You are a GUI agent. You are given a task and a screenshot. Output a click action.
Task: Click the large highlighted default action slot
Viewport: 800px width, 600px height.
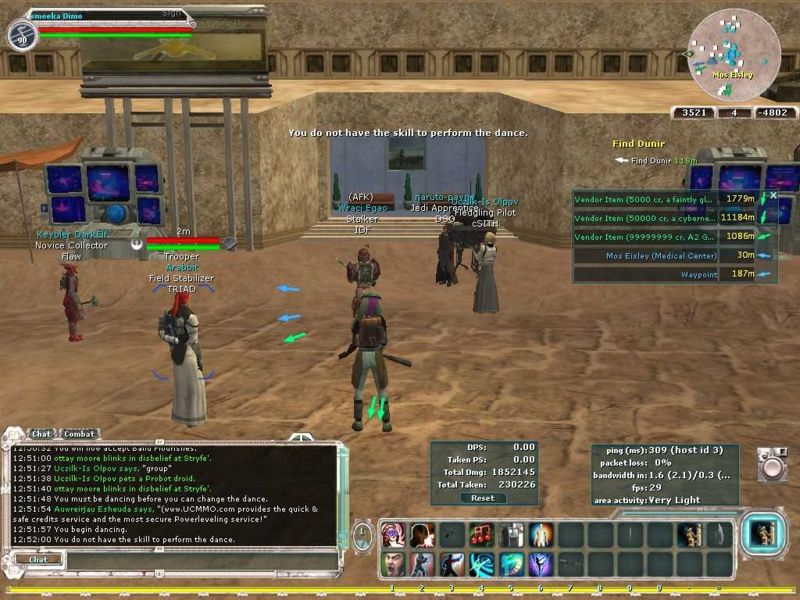pos(764,534)
